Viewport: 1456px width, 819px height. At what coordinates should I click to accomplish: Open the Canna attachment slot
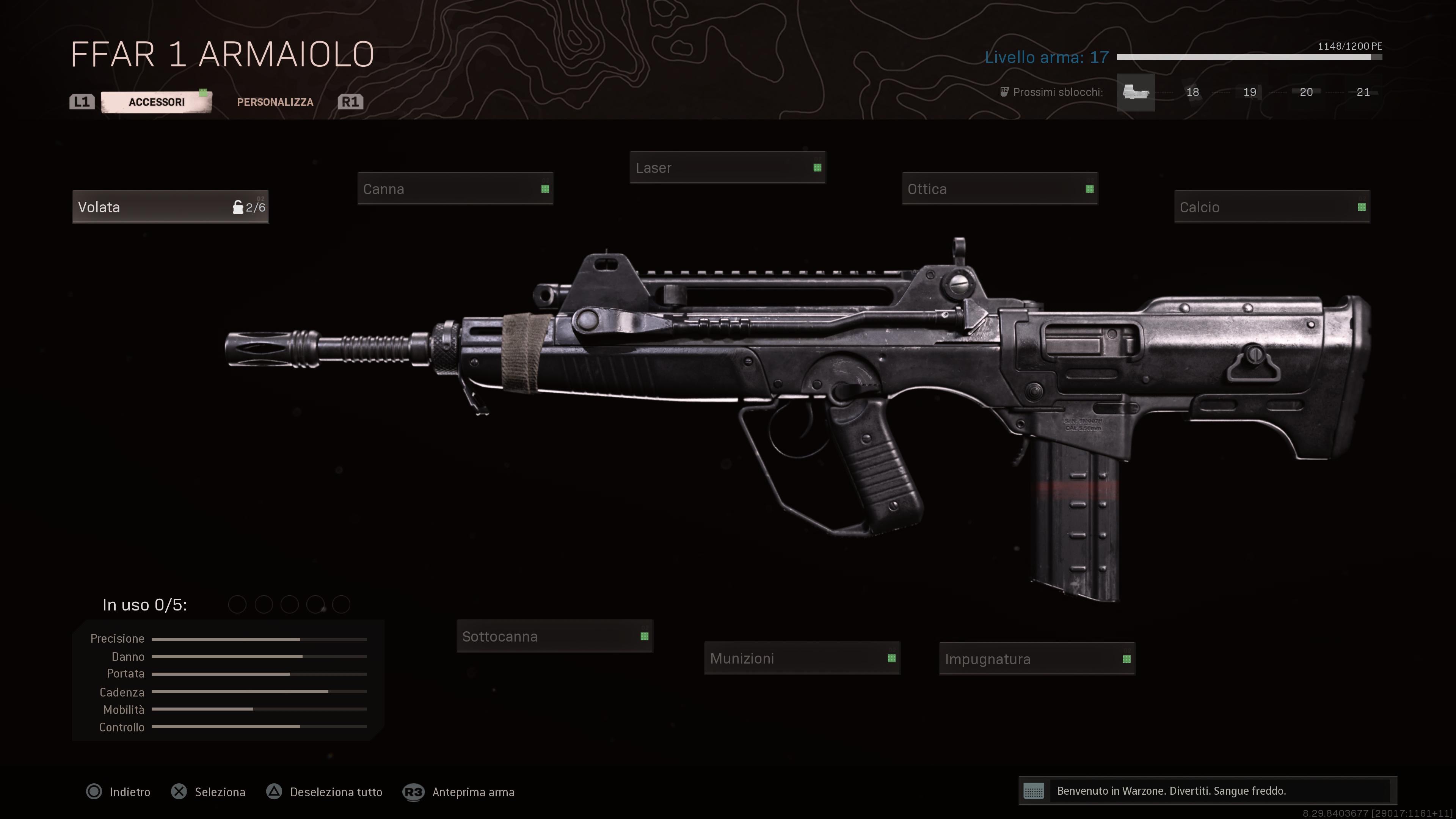pyautogui.click(x=455, y=189)
